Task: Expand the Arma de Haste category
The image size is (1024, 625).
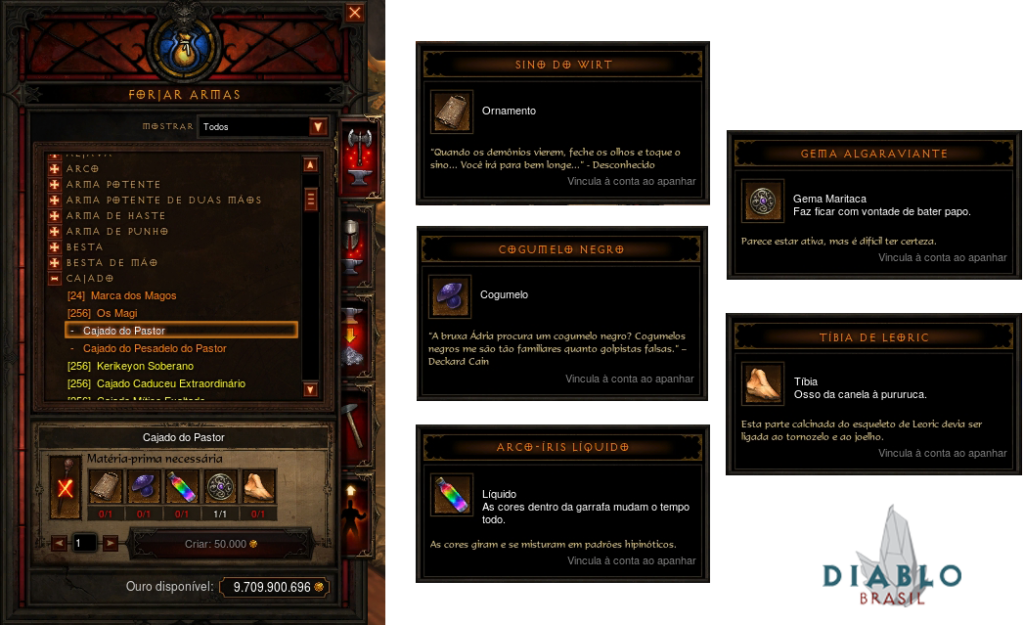Action: click(55, 216)
